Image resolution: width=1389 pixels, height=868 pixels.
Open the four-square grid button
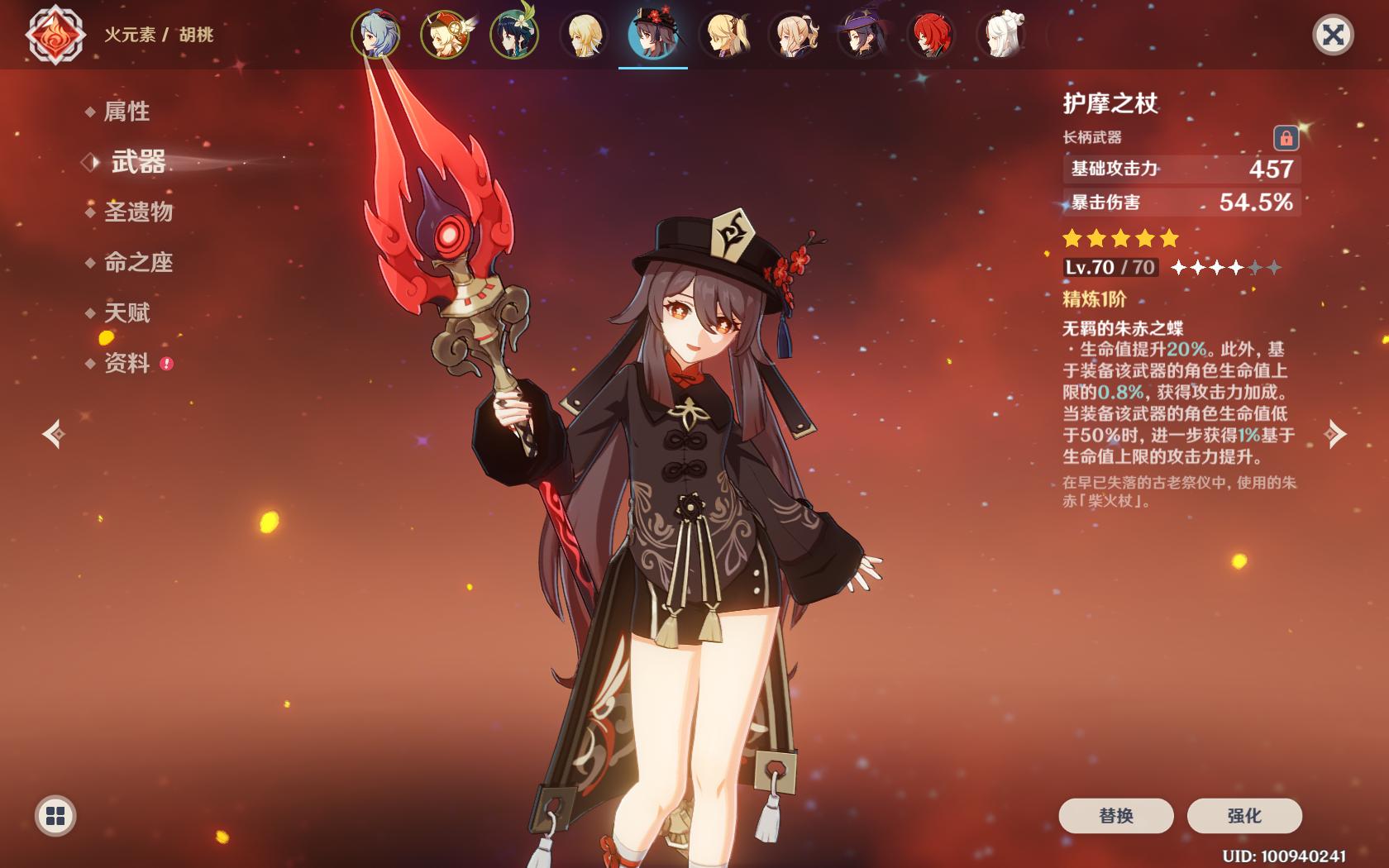point(55,816)
